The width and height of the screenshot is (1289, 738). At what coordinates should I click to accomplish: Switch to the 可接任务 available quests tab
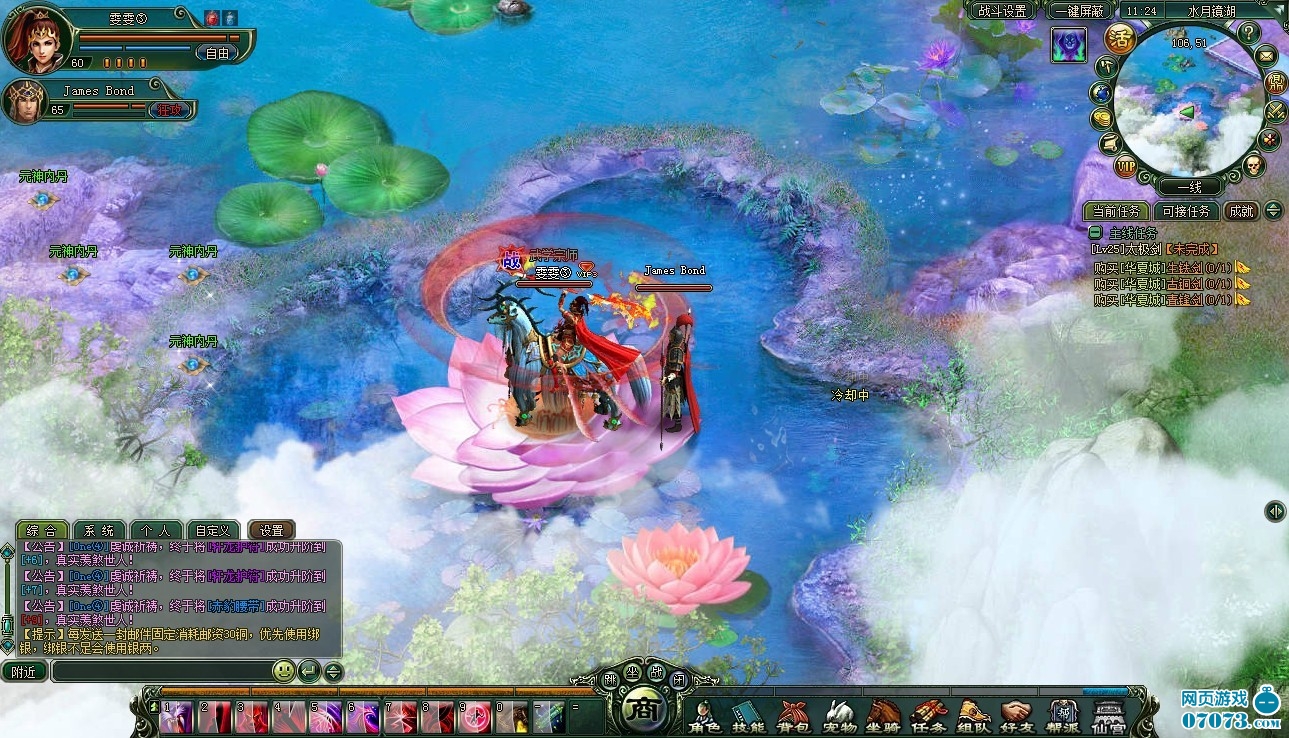click(1186, 211)
